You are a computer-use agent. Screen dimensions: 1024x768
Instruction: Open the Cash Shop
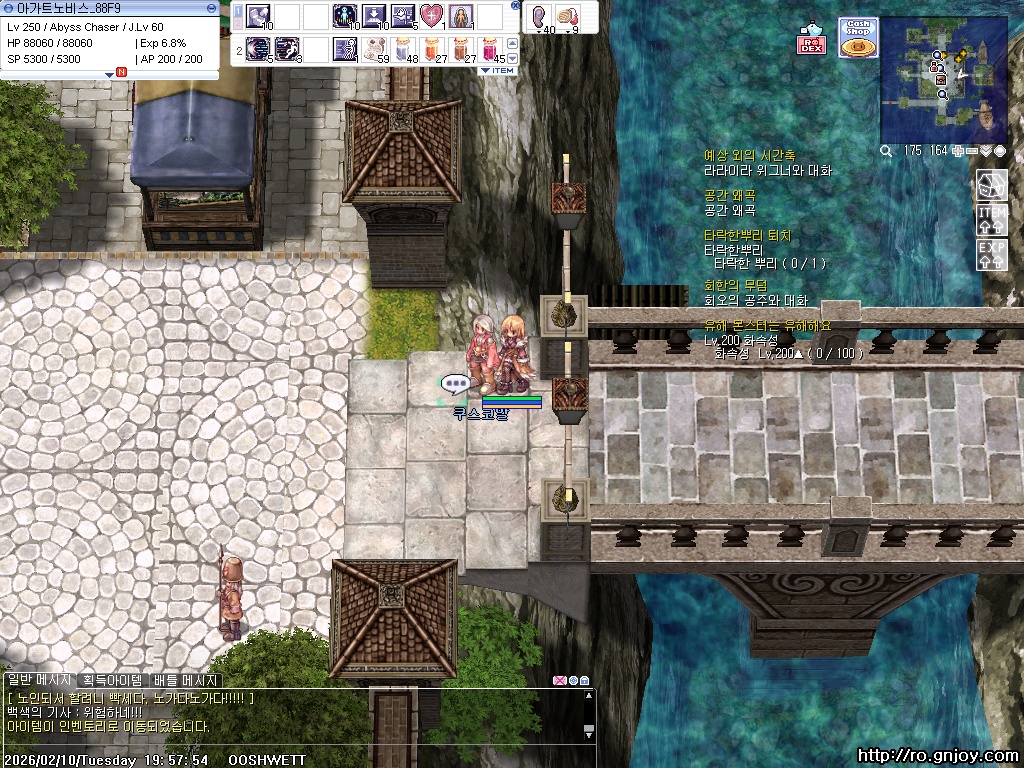[x=858, y=38]
